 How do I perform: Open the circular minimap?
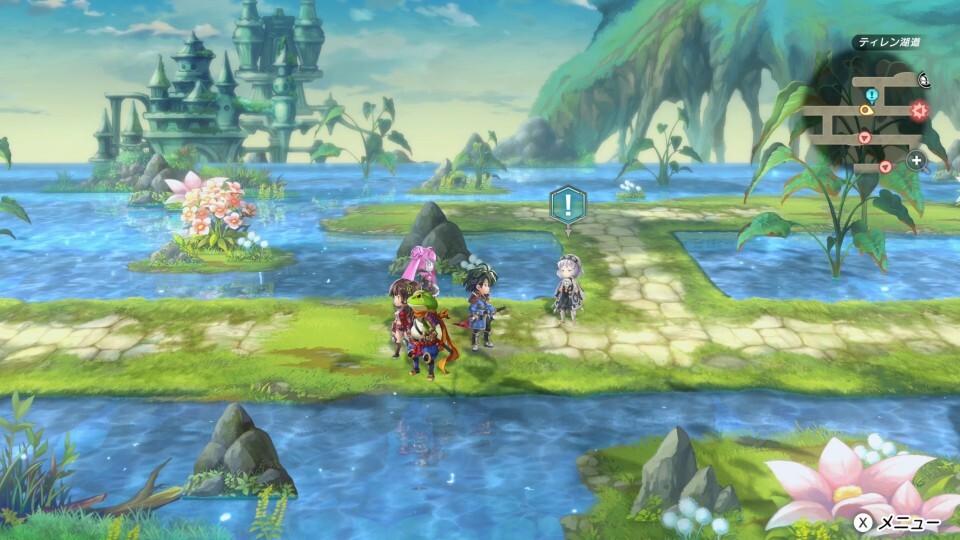868,118
